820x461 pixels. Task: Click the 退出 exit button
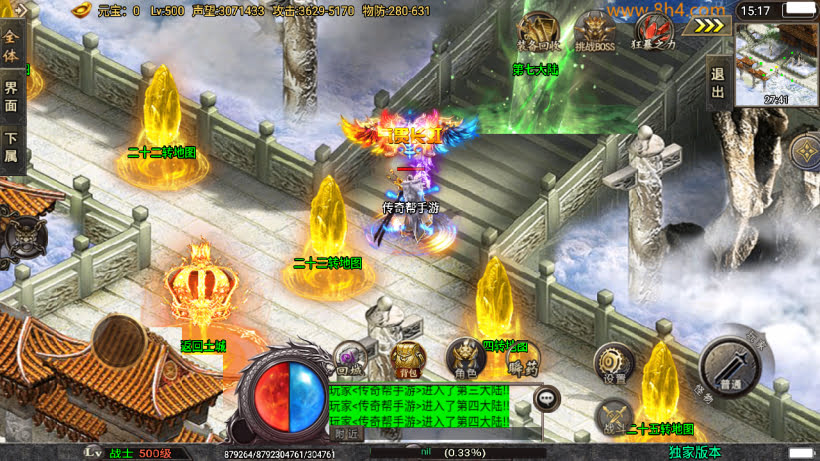717,81
